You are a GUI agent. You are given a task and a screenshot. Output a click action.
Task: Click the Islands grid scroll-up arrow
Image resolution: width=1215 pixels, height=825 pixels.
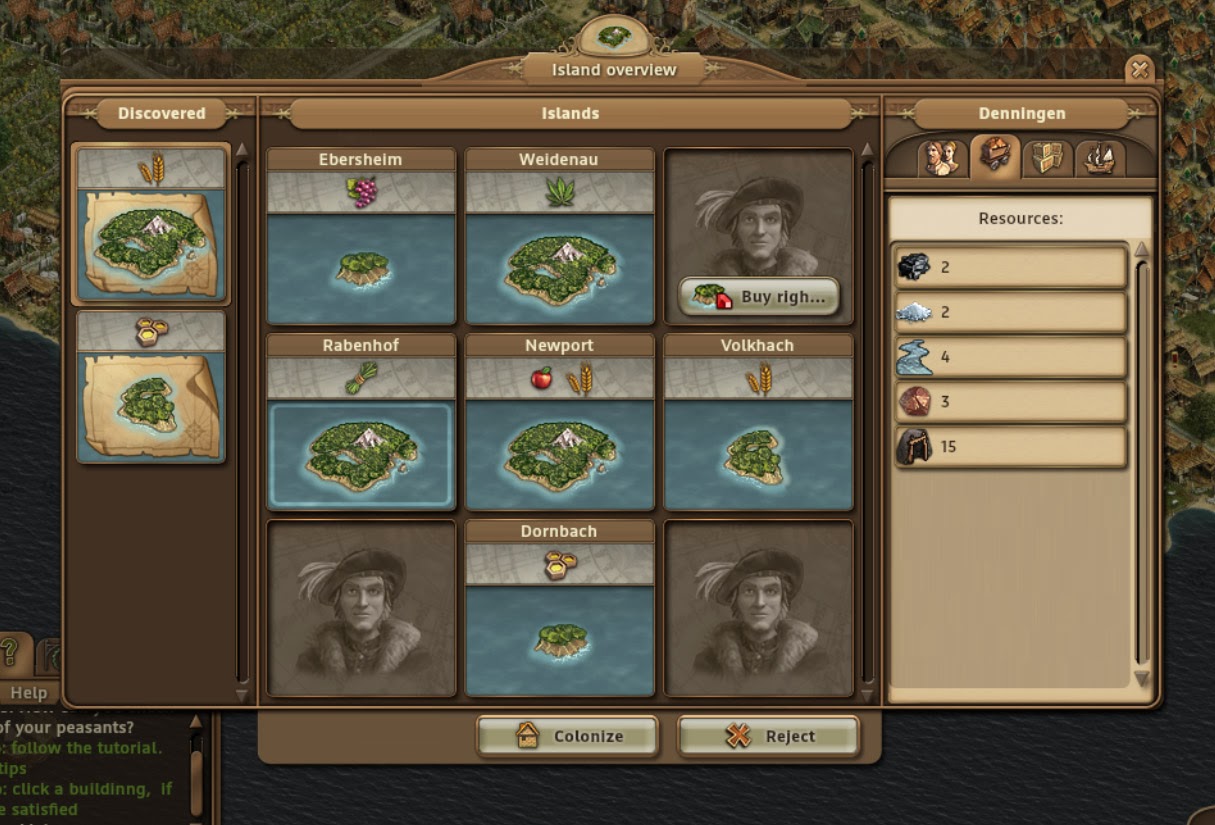point(867,151)
